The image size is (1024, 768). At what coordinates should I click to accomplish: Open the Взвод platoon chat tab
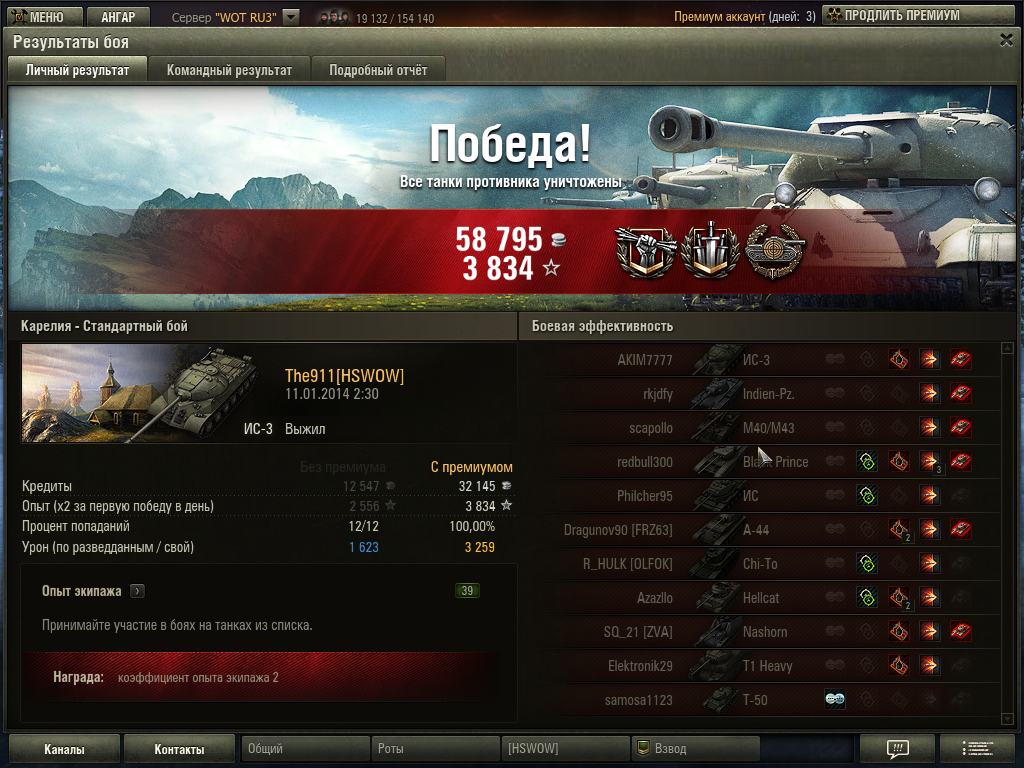pyautogui.click(x=695, y=749)
